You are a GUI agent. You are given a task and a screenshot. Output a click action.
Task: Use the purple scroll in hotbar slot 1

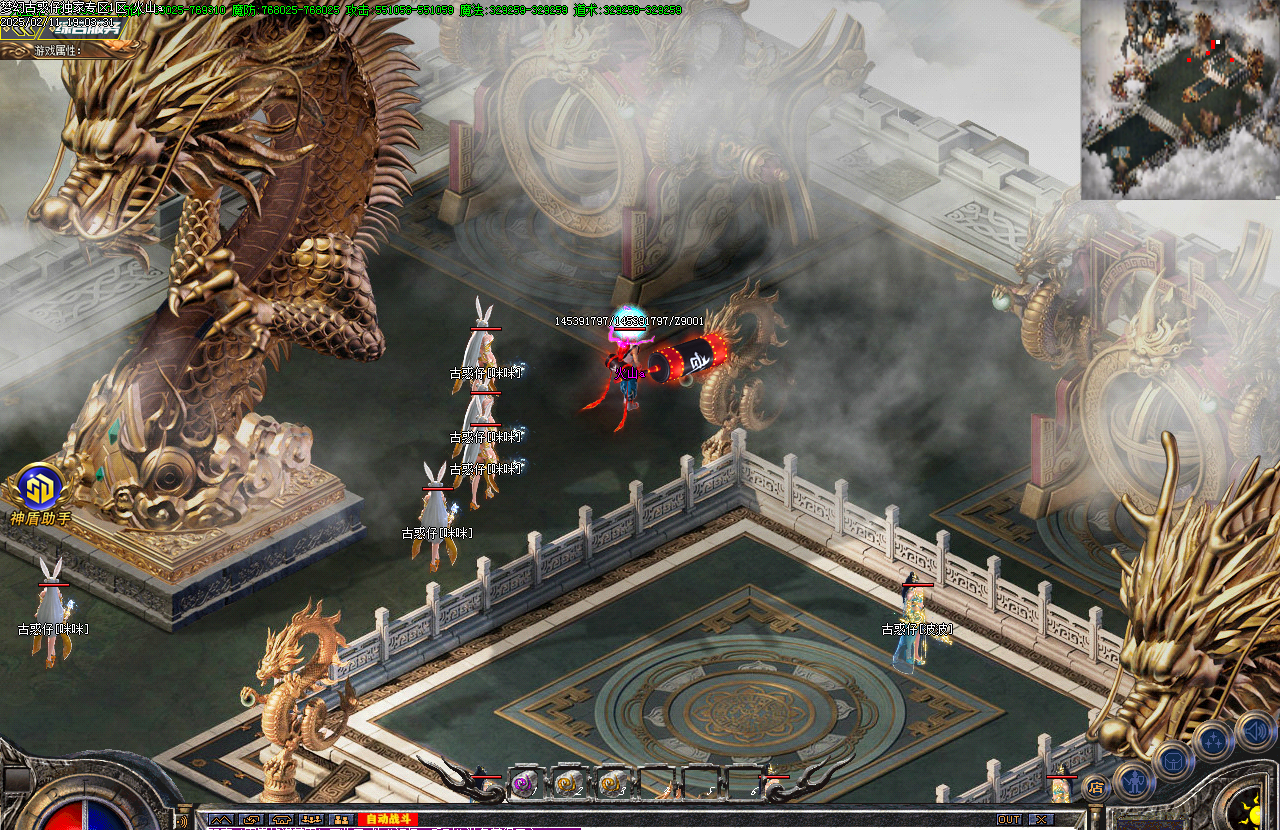[524, 784]
